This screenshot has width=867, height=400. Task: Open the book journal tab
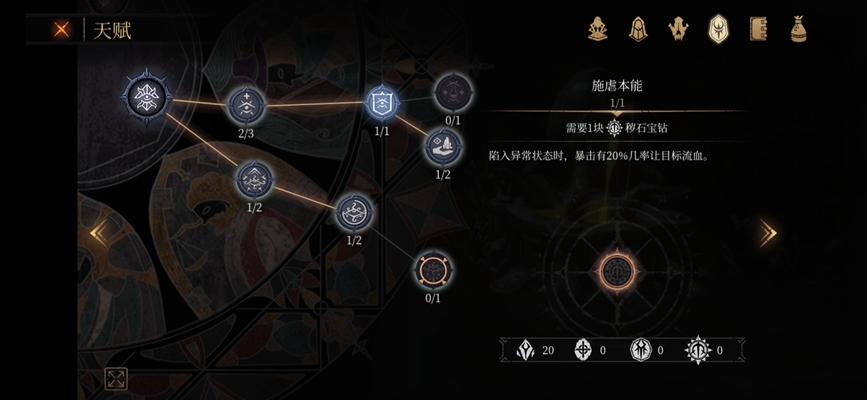click(x=758, y=29)
